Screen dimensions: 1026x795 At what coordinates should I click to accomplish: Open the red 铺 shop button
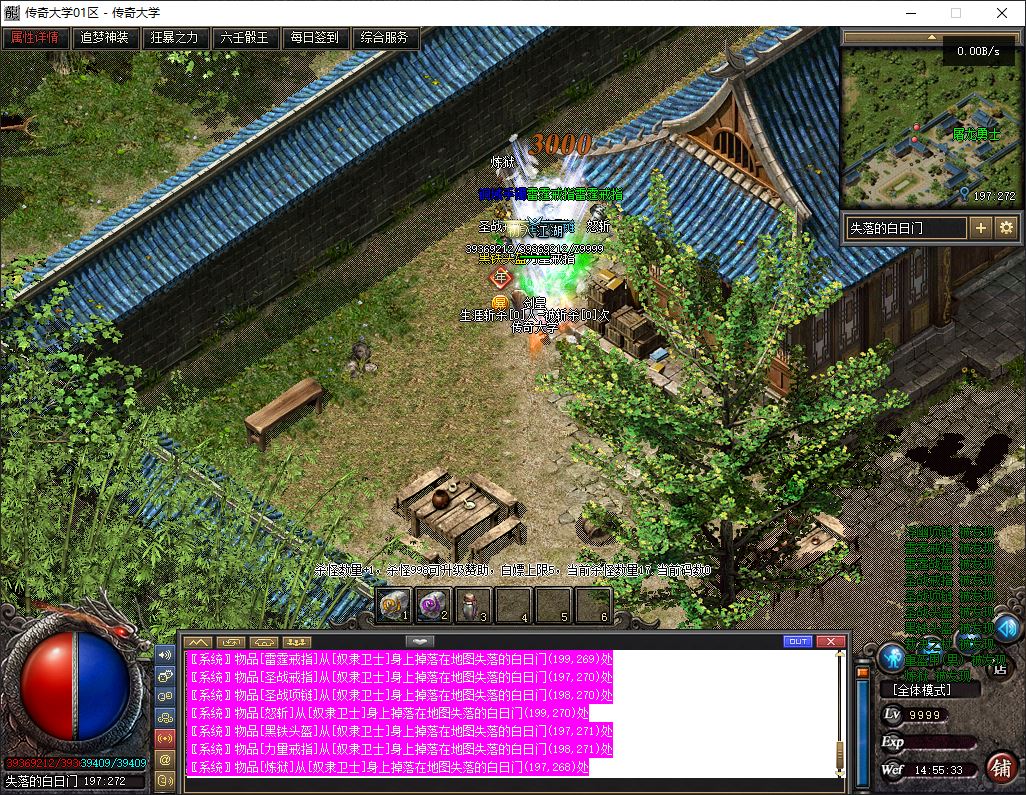[999, 767]
